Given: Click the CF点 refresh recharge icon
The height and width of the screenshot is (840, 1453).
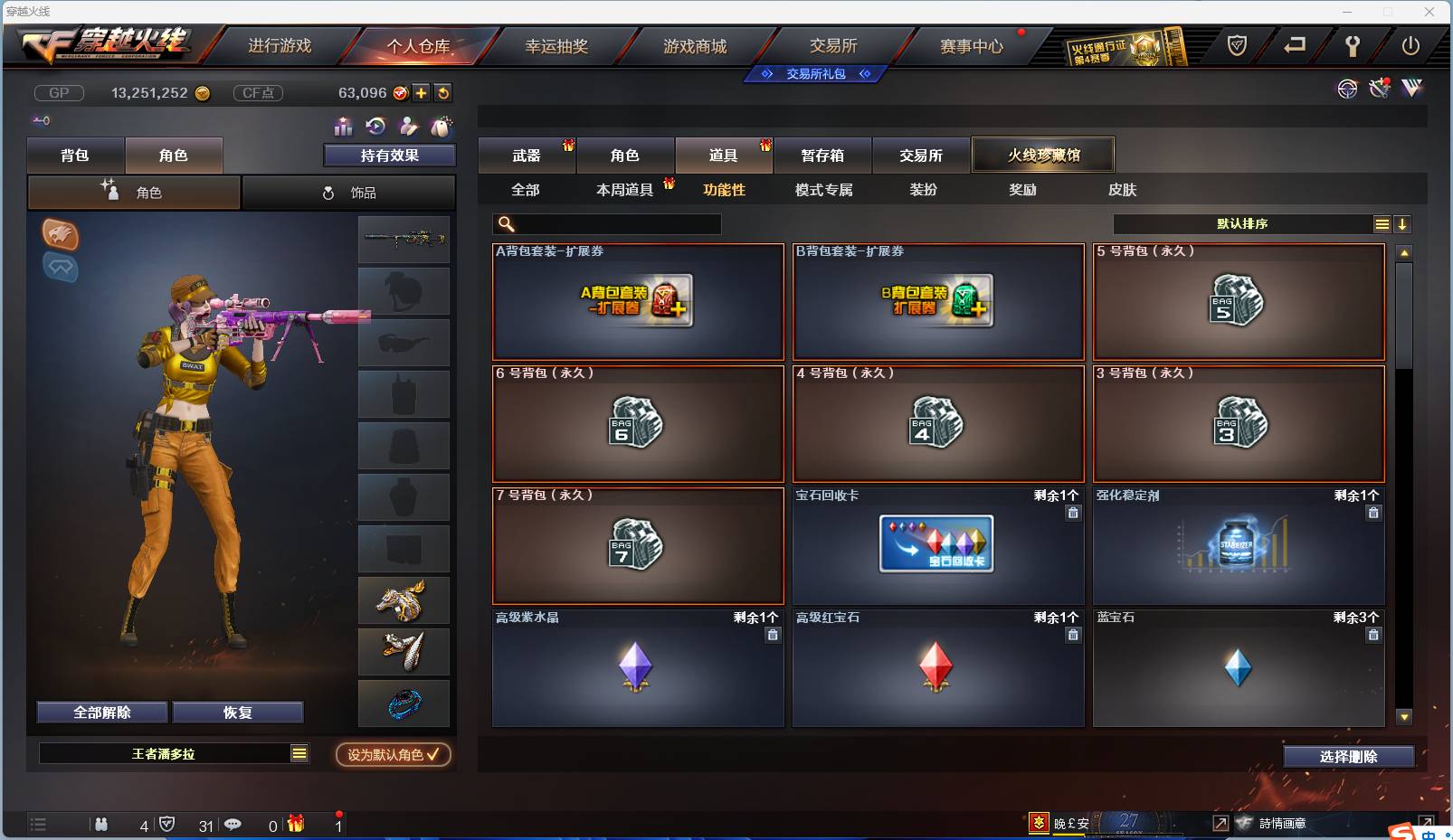Looking at the screenshot, I should point(442,92).
